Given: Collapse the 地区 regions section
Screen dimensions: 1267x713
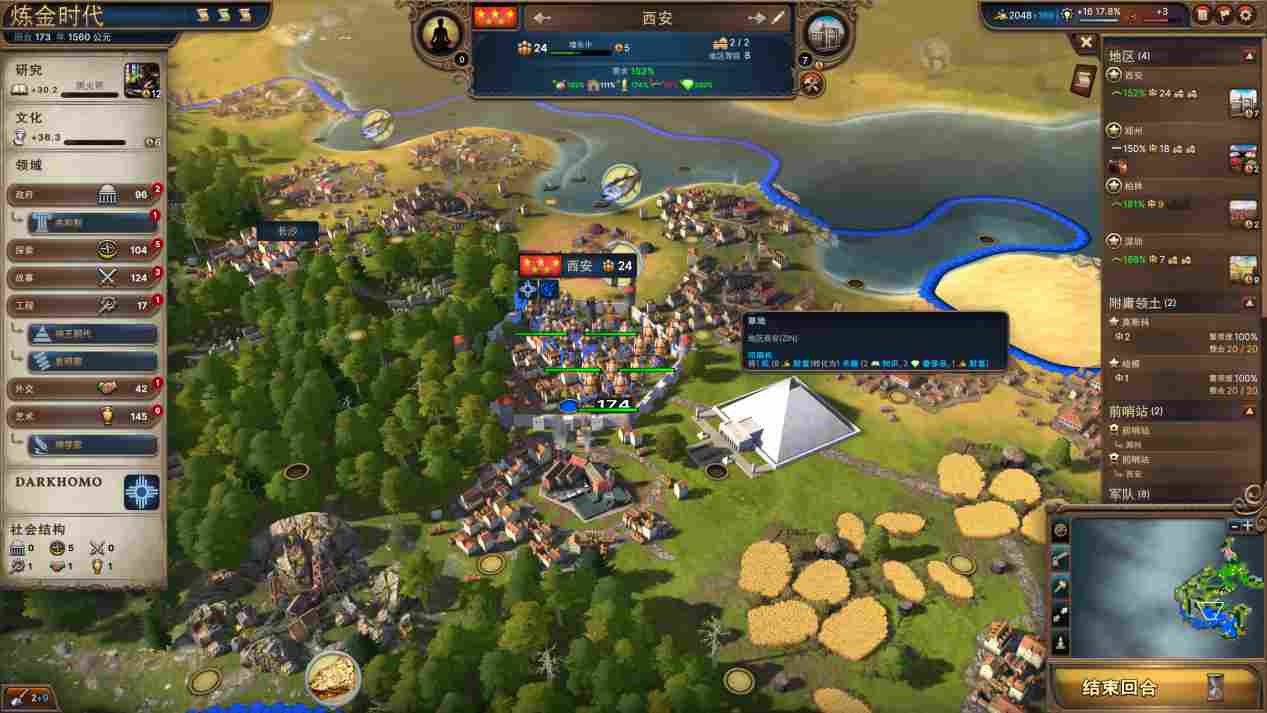Looking at the screenshot, I should tap(1249, 56).
